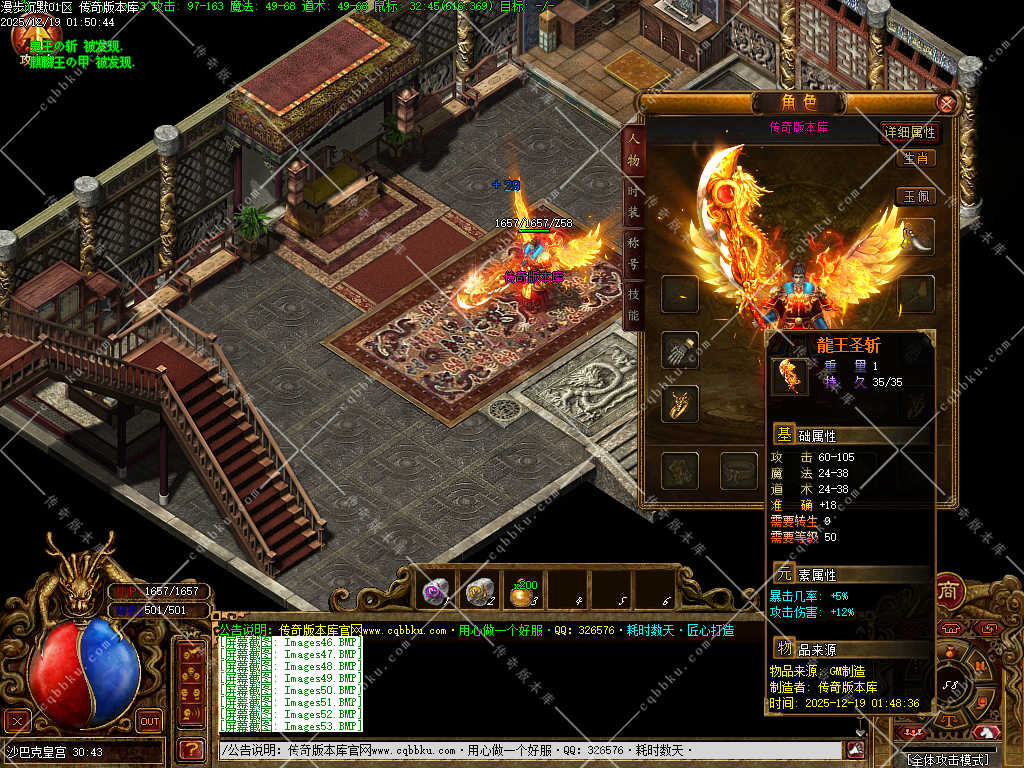
Task: Open the question mark help button
Action: pyautogui.click(x=190, y=748)
